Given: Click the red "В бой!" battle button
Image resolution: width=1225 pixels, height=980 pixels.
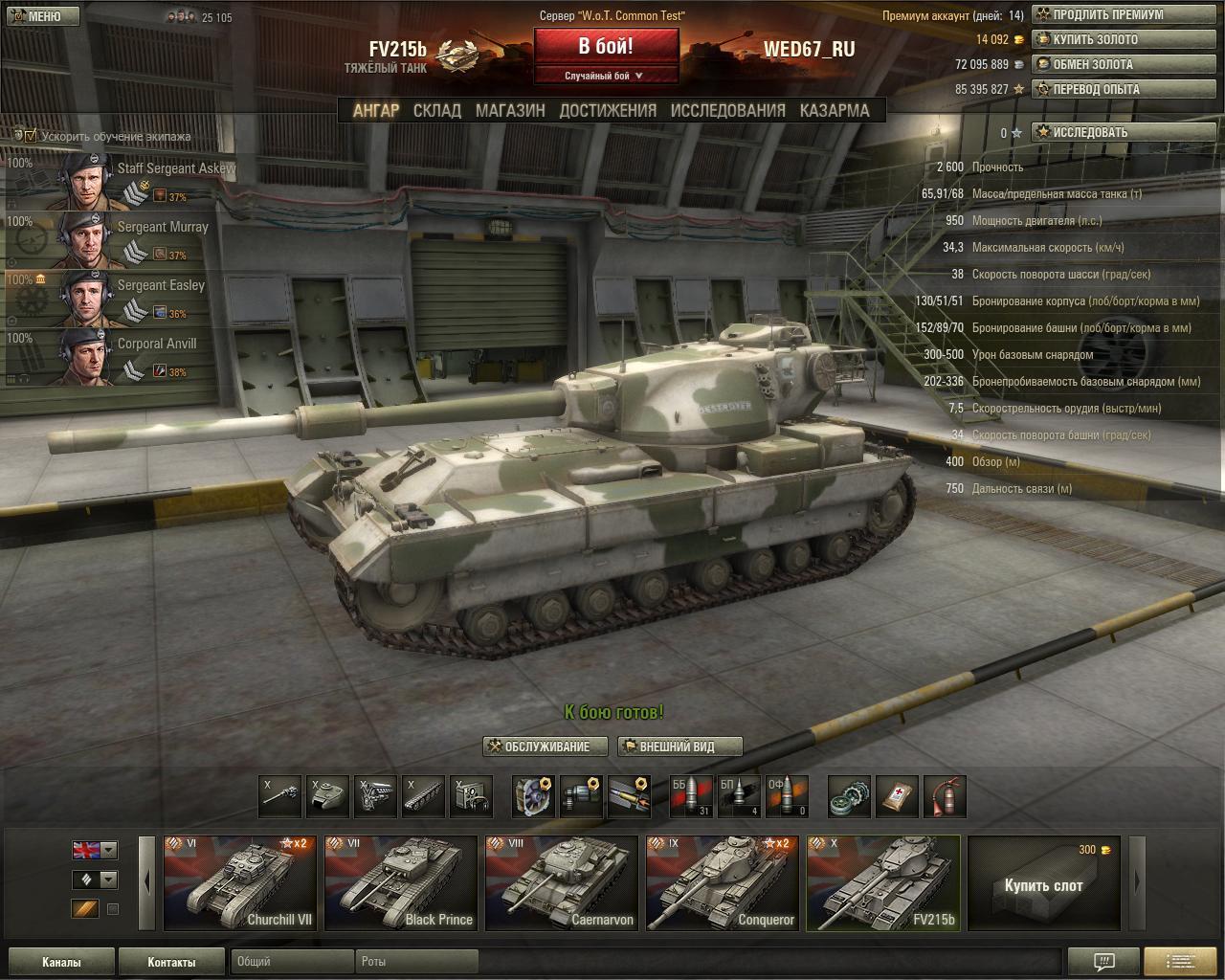Looking at the screenshot, I should 606,47.
